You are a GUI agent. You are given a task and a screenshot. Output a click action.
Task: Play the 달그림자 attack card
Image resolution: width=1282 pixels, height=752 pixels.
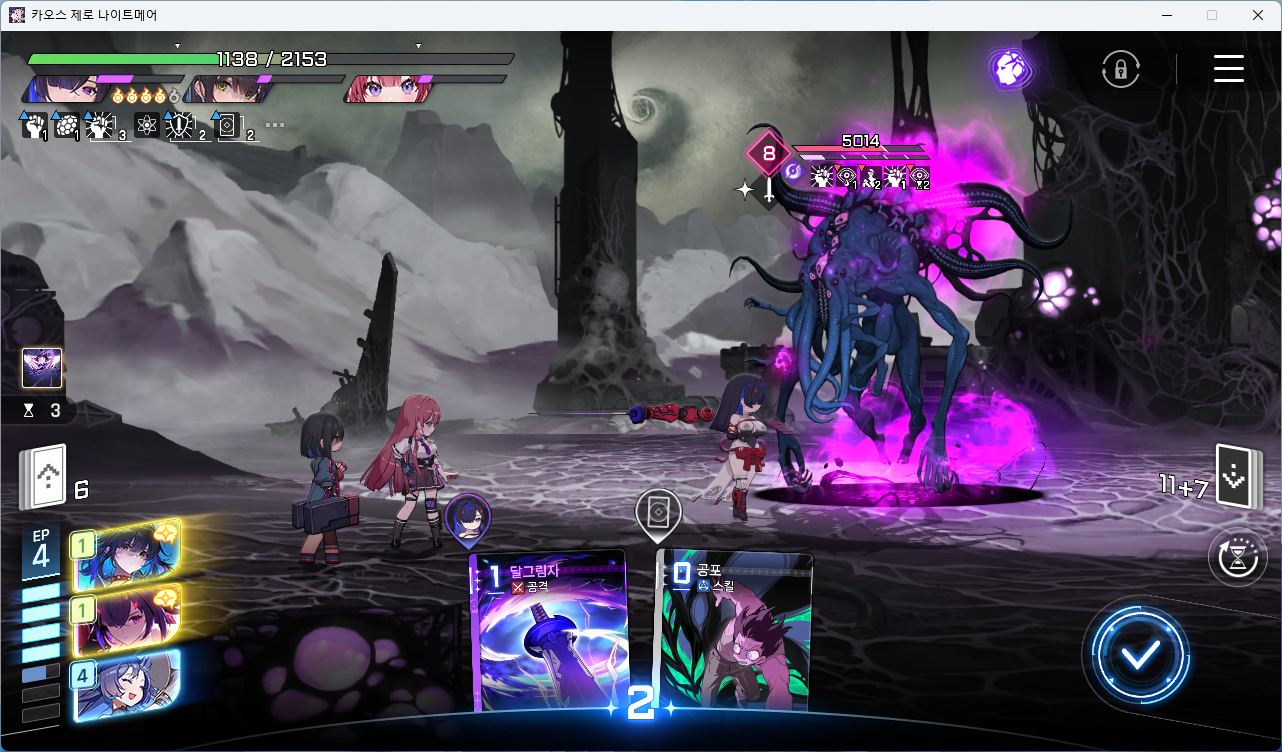click(547, 630)
